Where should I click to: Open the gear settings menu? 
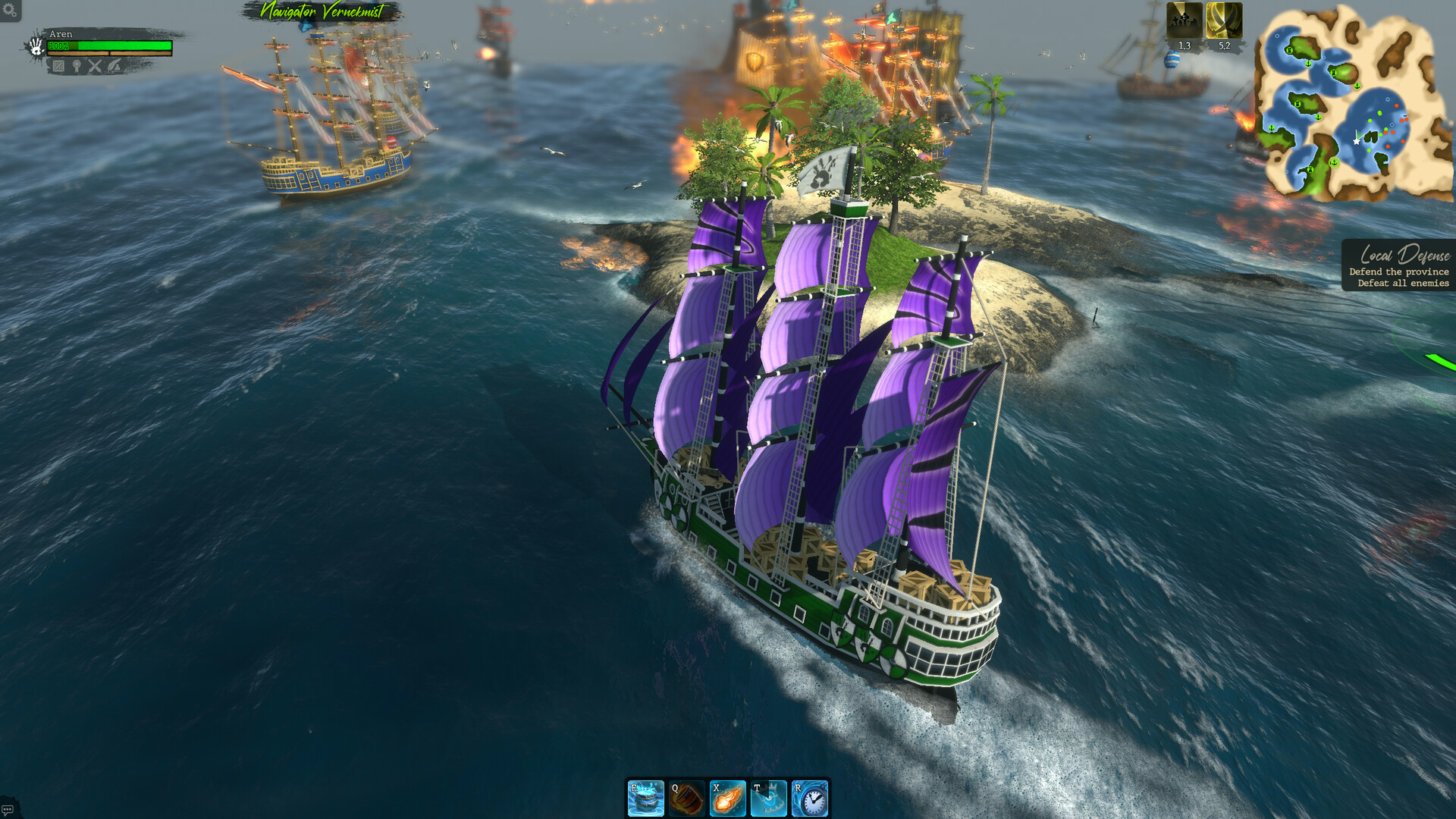[10, 11]
